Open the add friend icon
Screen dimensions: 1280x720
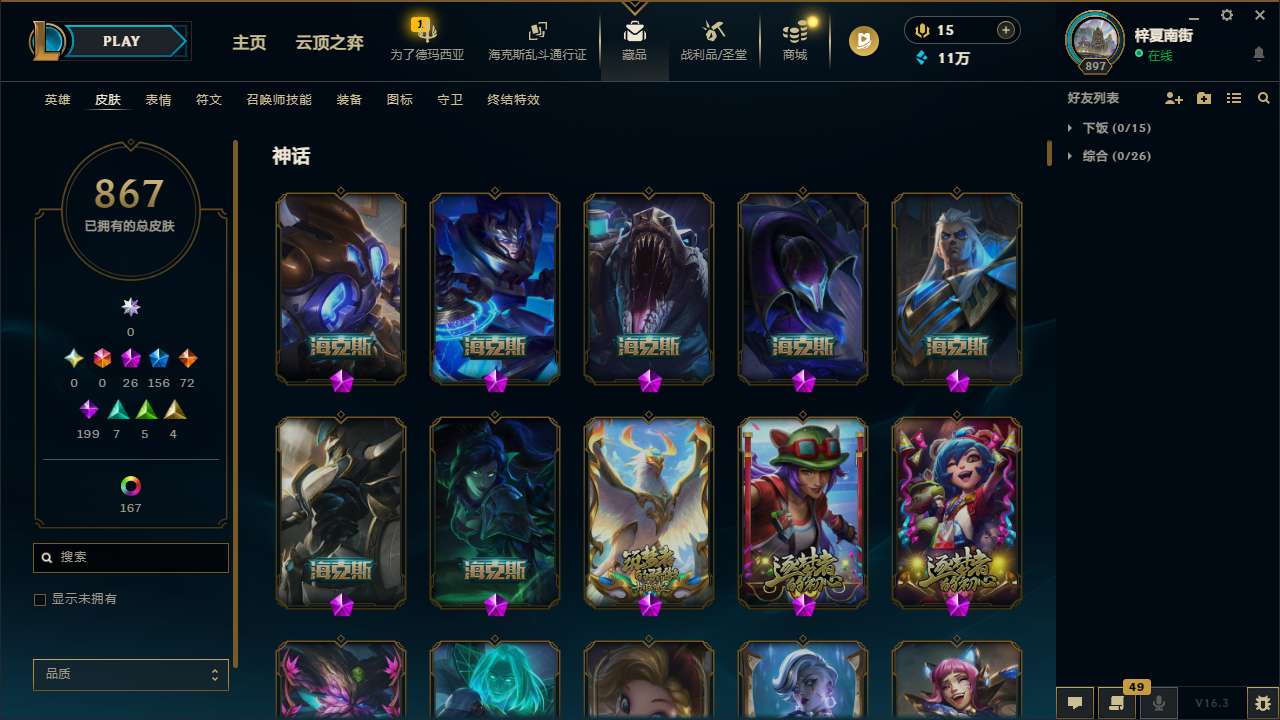tap(1173, 98)
